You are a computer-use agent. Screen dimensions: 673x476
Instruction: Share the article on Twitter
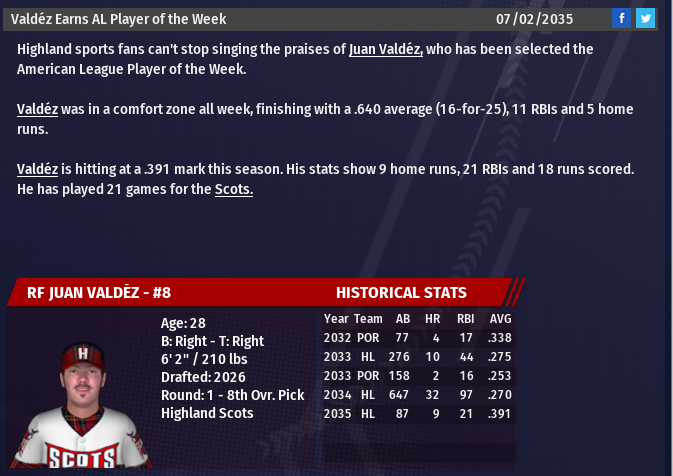(645, 18)
